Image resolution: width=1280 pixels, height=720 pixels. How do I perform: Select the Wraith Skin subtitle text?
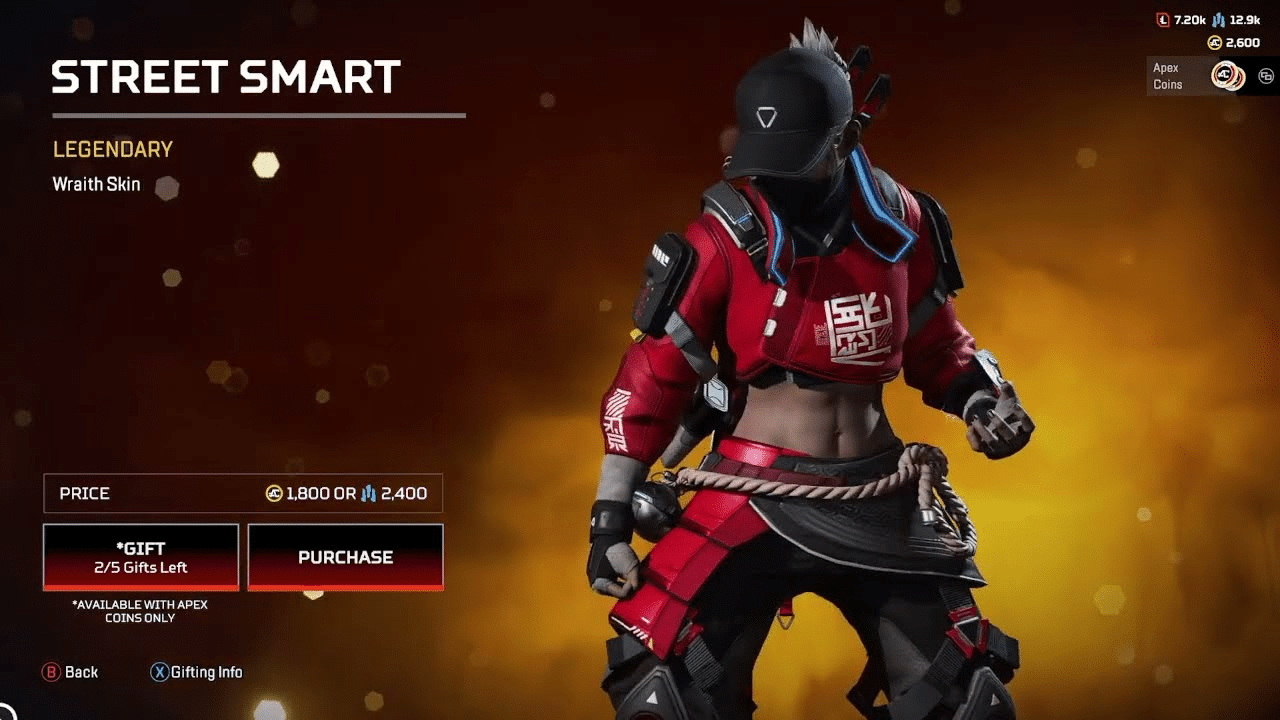[96, 184]
